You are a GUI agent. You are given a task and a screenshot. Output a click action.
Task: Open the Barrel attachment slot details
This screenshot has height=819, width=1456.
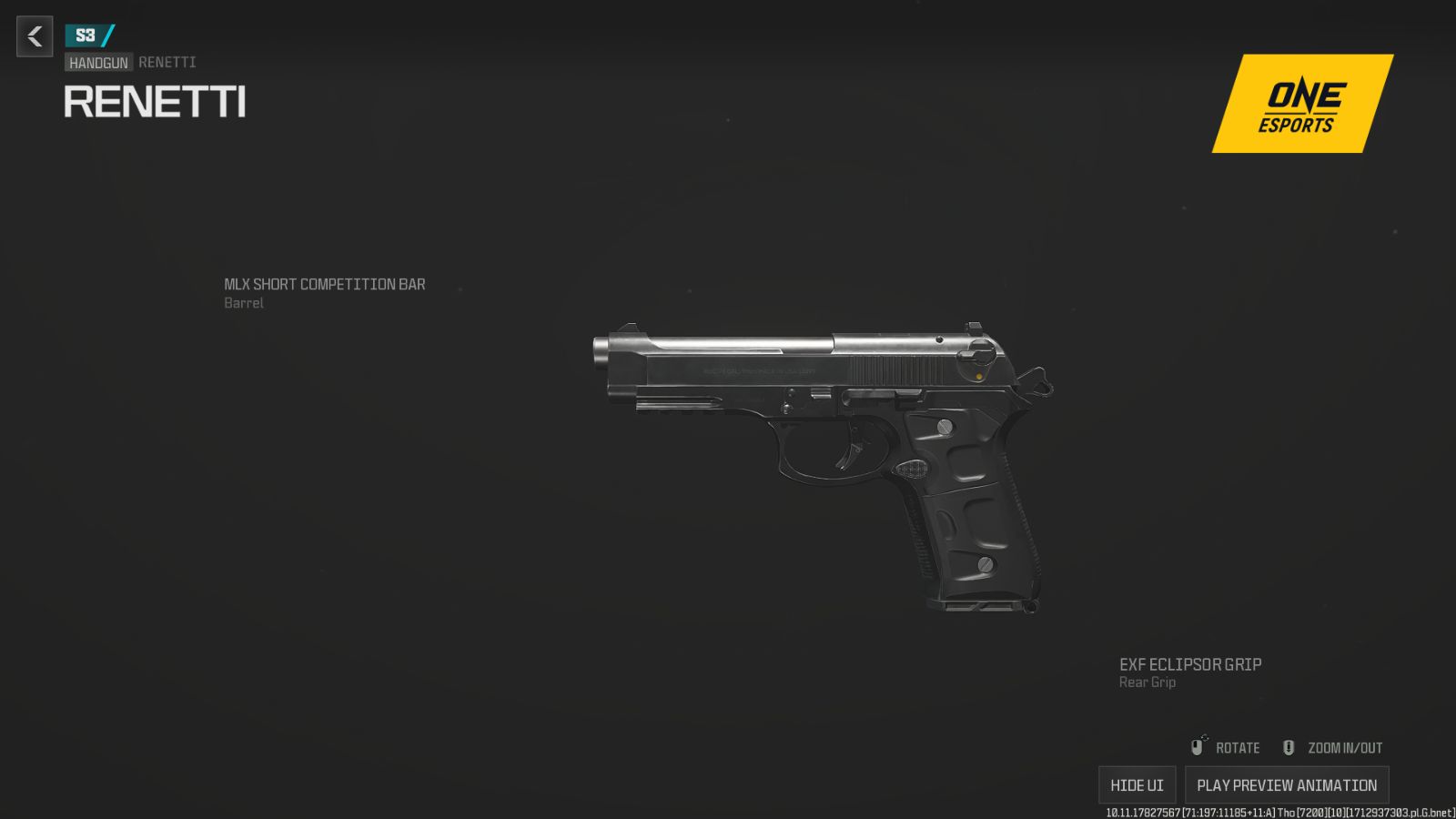[243, 303]
